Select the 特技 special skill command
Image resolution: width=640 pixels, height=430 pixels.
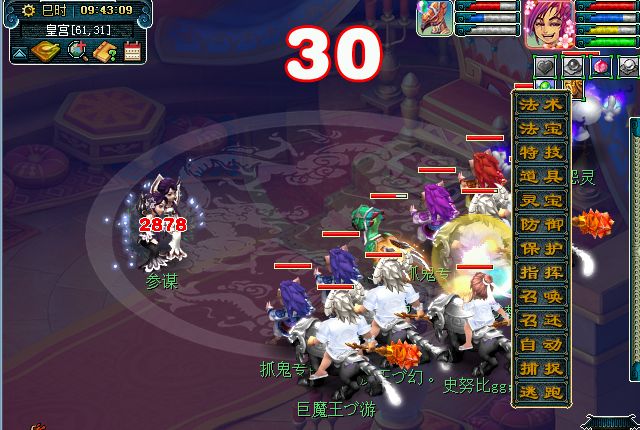click(541, 153)
